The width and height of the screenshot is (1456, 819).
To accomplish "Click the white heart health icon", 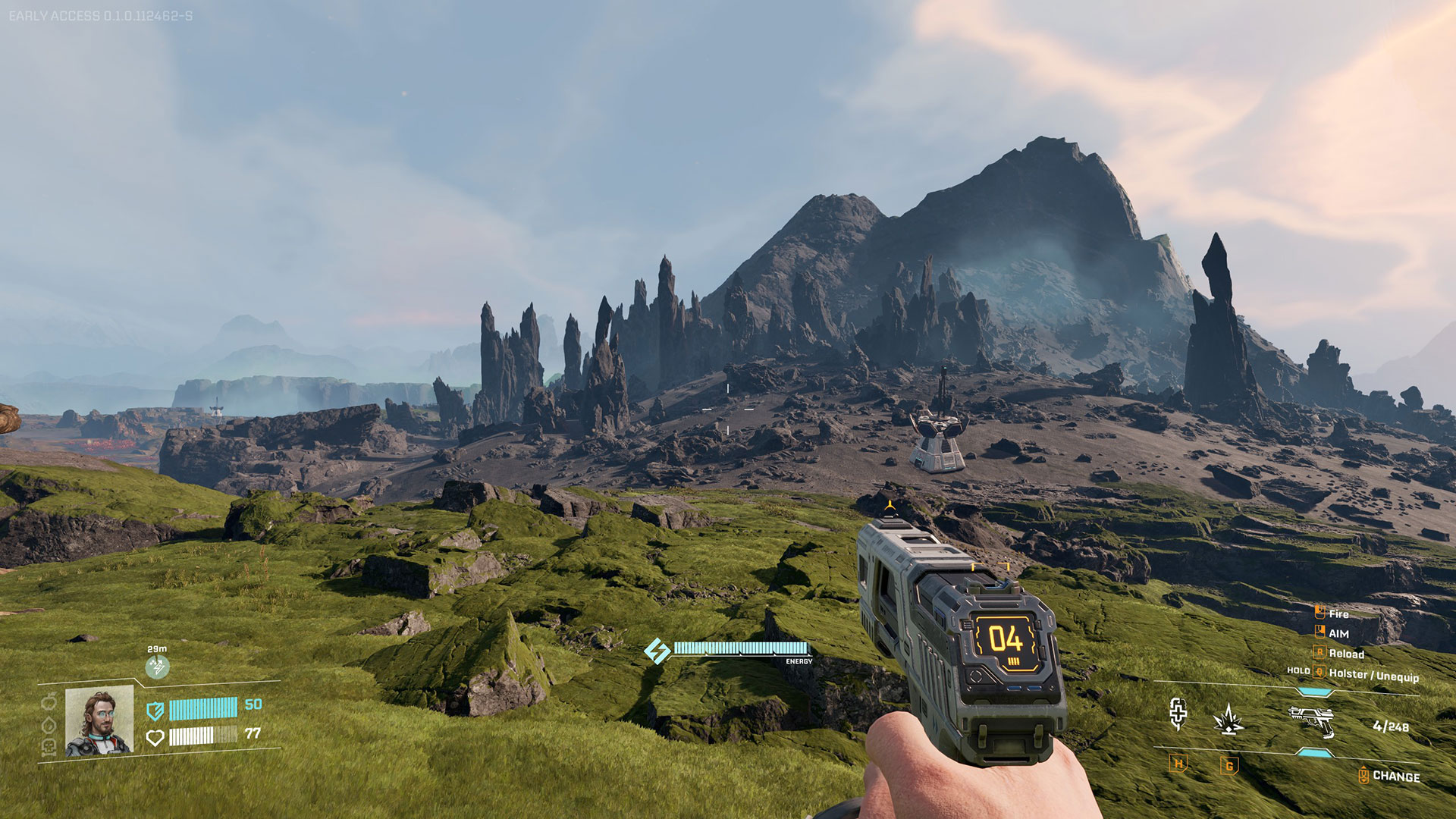I will coord(155,737).
